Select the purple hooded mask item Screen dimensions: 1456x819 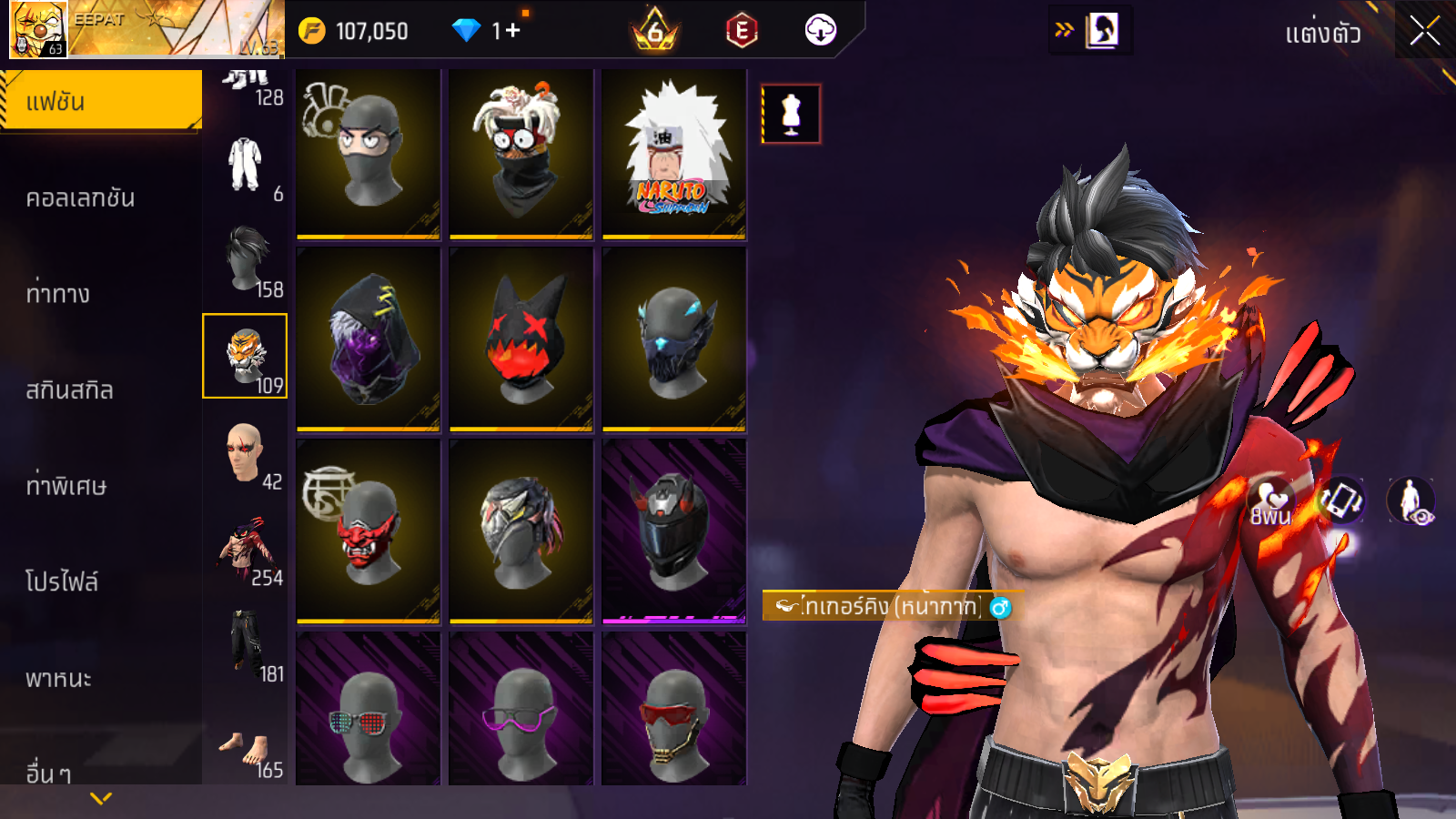(x=368, y=339)
